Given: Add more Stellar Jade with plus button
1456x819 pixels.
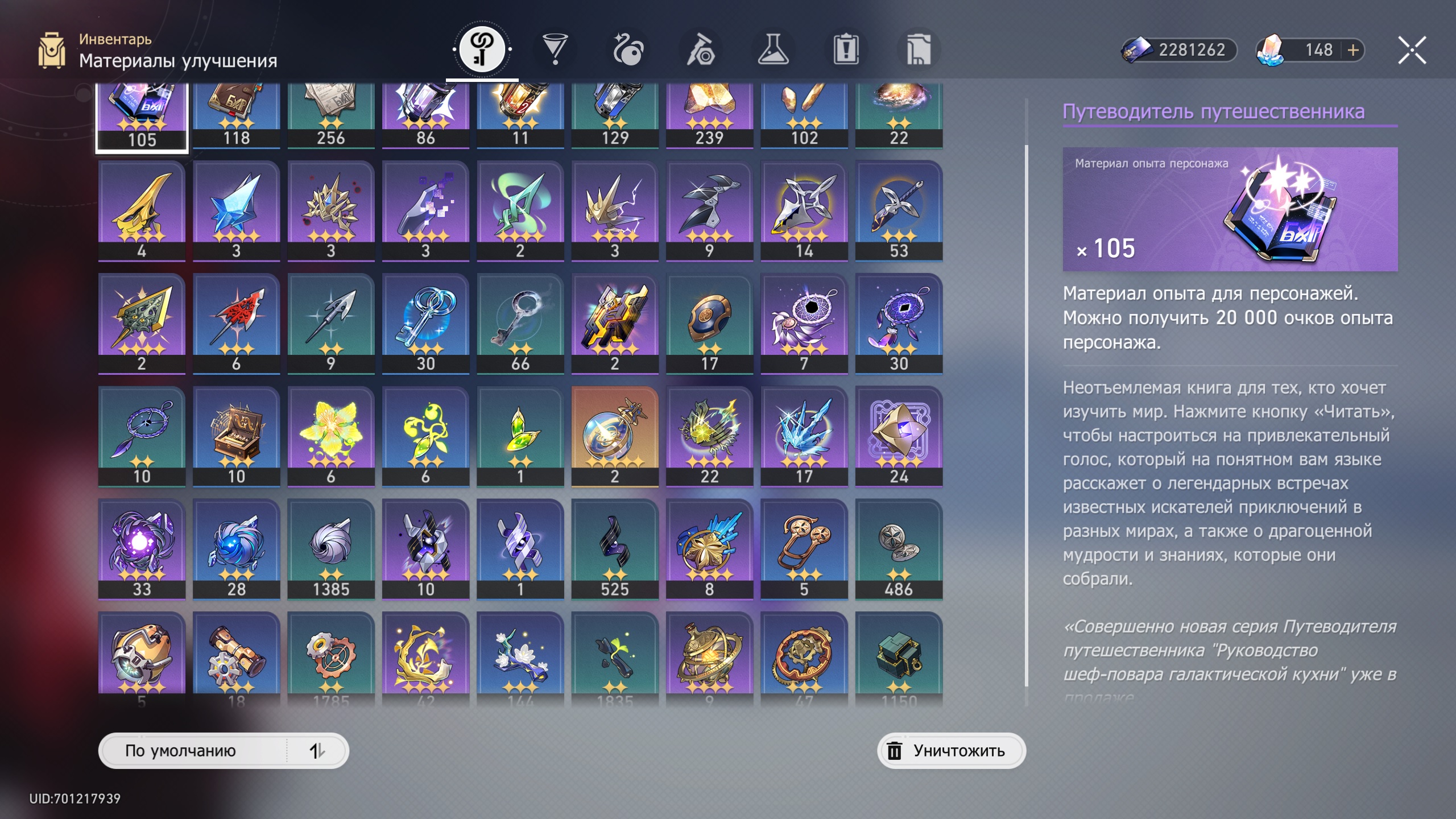Looking at the screenshot, I should coord(1353,50).
